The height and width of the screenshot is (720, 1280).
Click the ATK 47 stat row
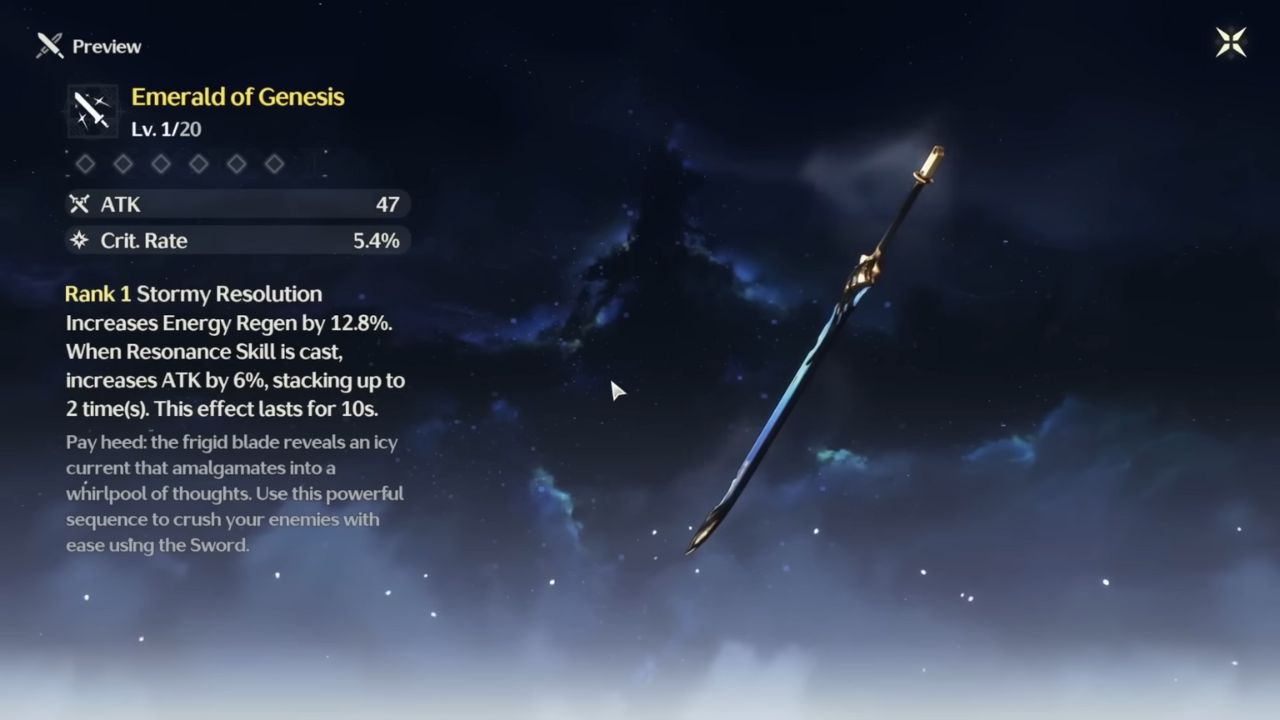pos(237,204)
